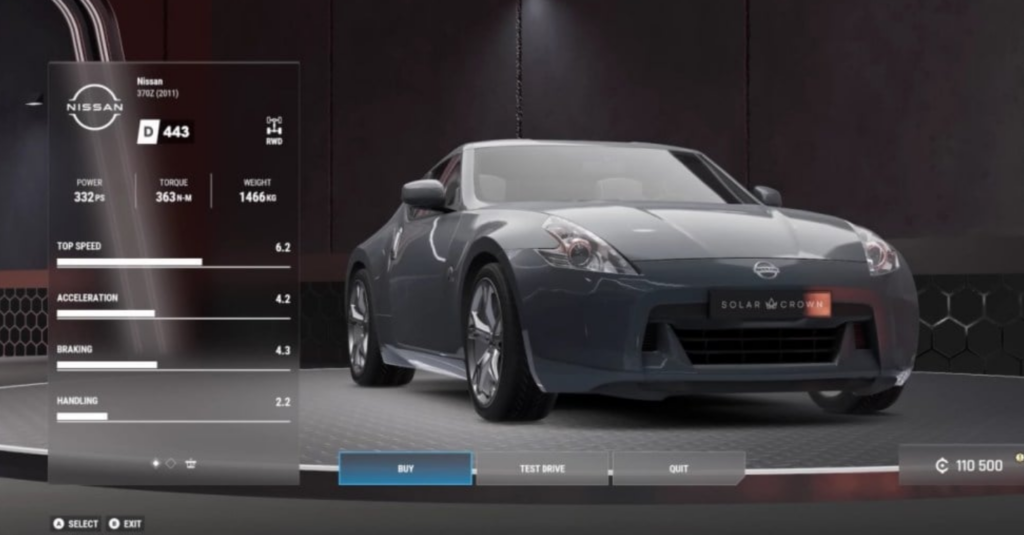The height and width of the screenshot is (535, 1024).
Task: Start a Test Drive of the car
Action: pos(542,468)
